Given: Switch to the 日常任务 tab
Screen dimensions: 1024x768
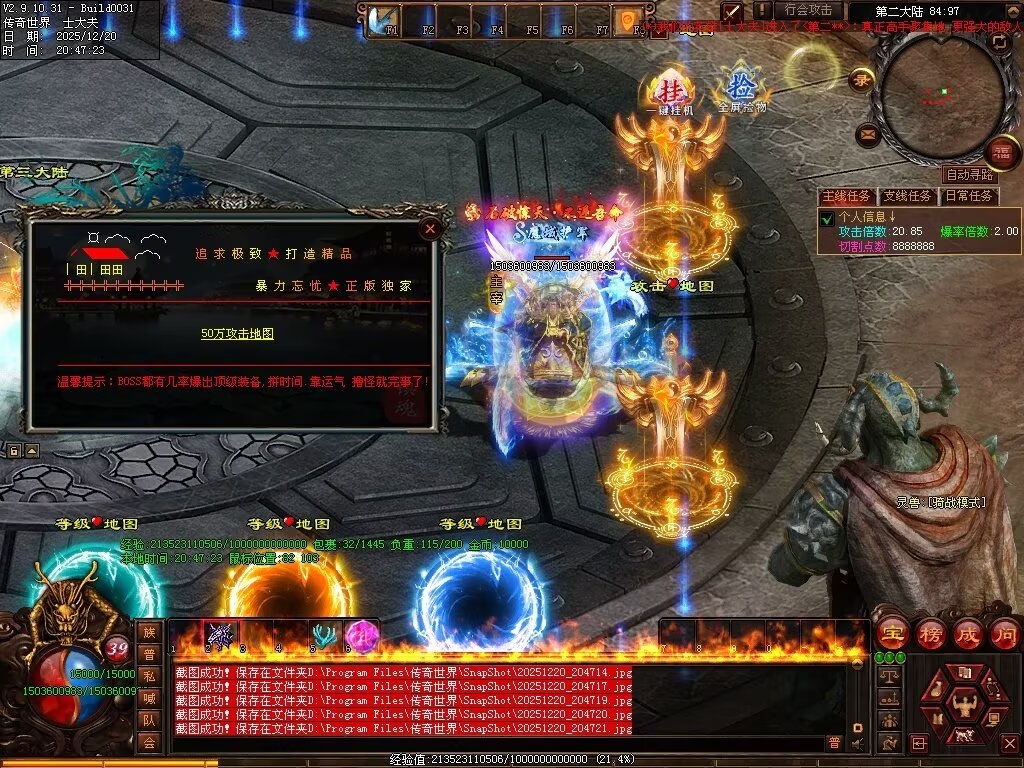Looking at the screenshot, I should pyautogui.click(x=969, y=196).
